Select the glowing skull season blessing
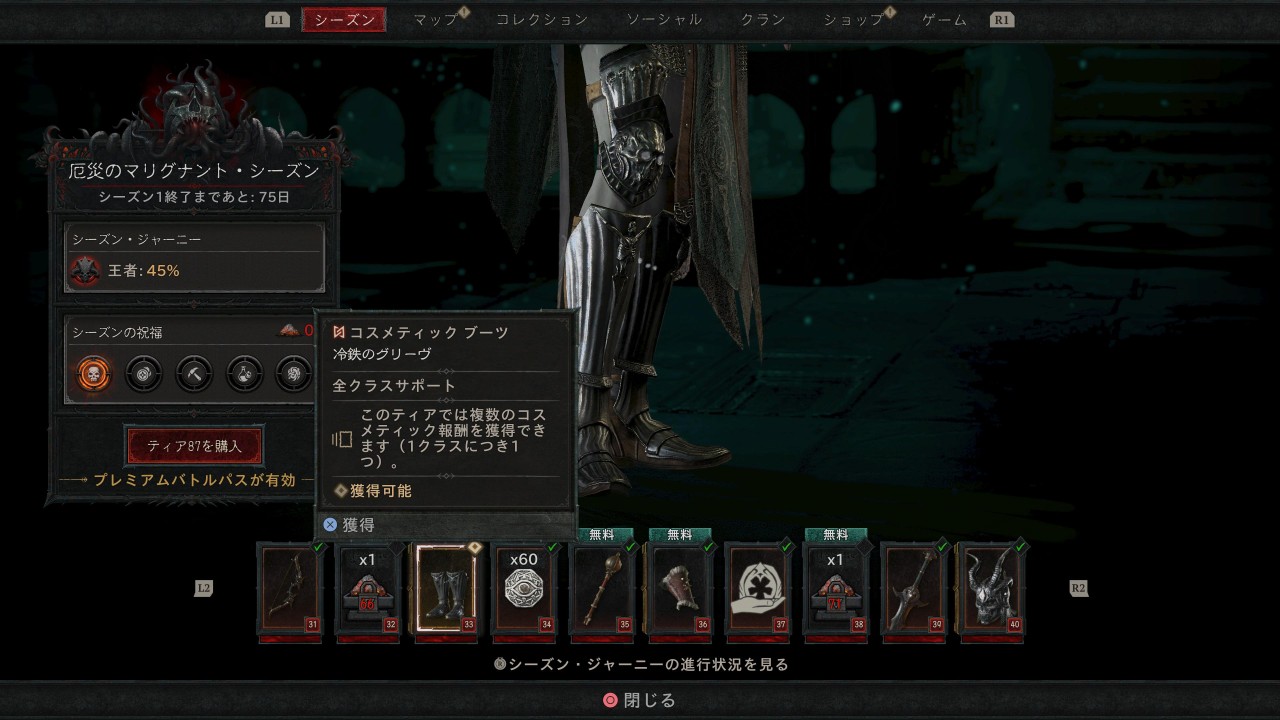The height and width of the screenshot is (720, 1280). click(93, 374)
